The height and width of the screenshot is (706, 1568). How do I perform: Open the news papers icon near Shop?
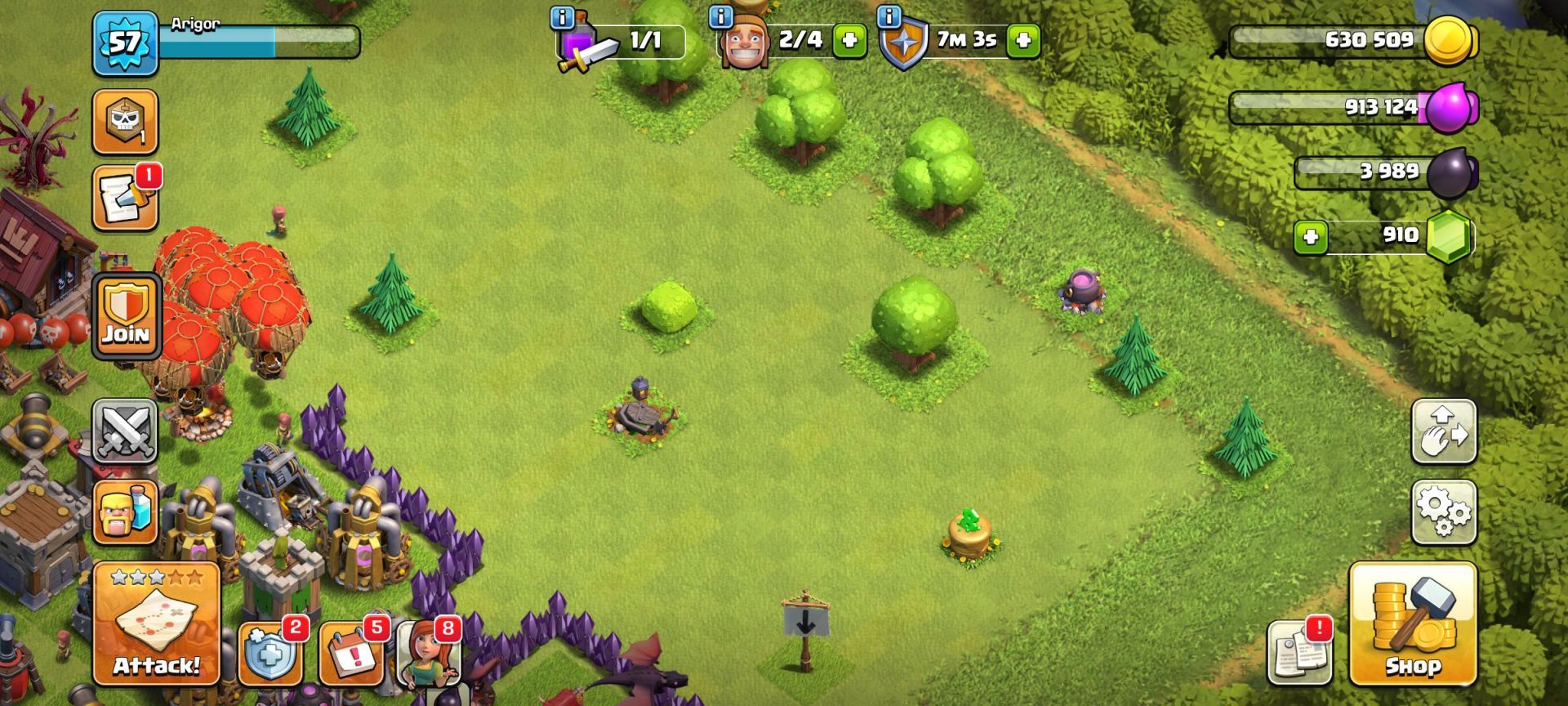[x=1298, y=652]
